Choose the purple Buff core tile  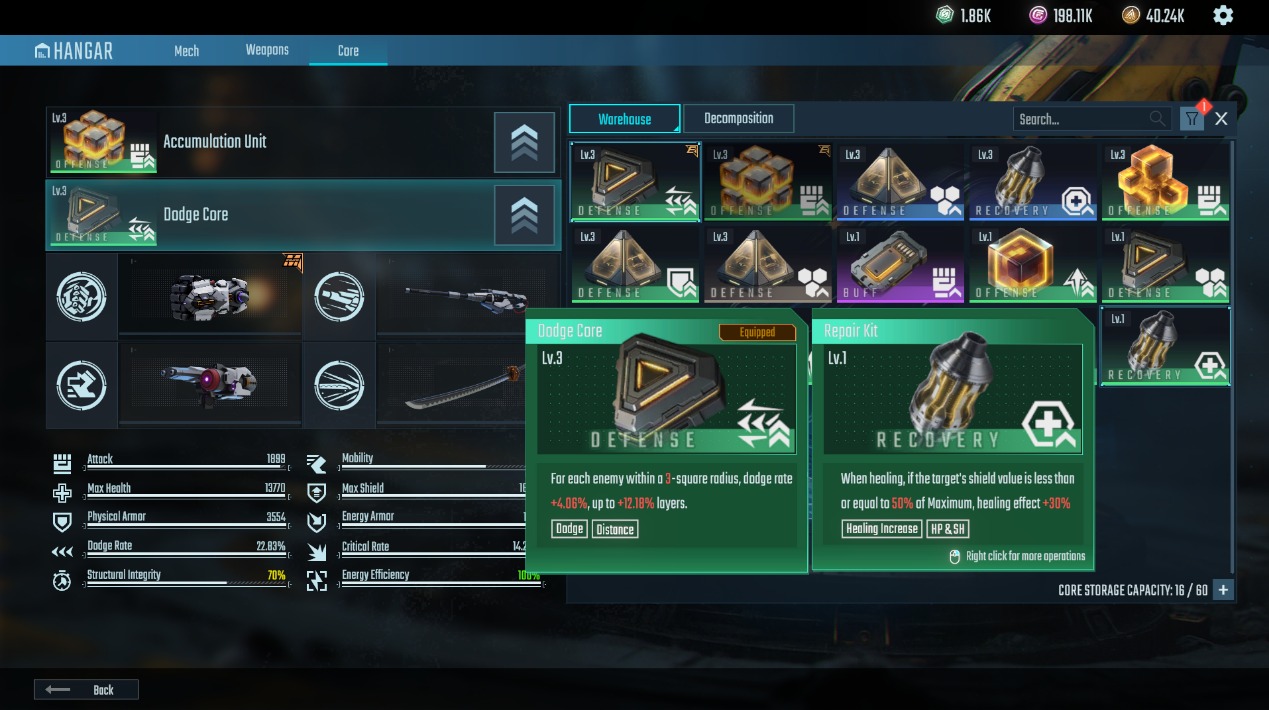pos(899,263)
